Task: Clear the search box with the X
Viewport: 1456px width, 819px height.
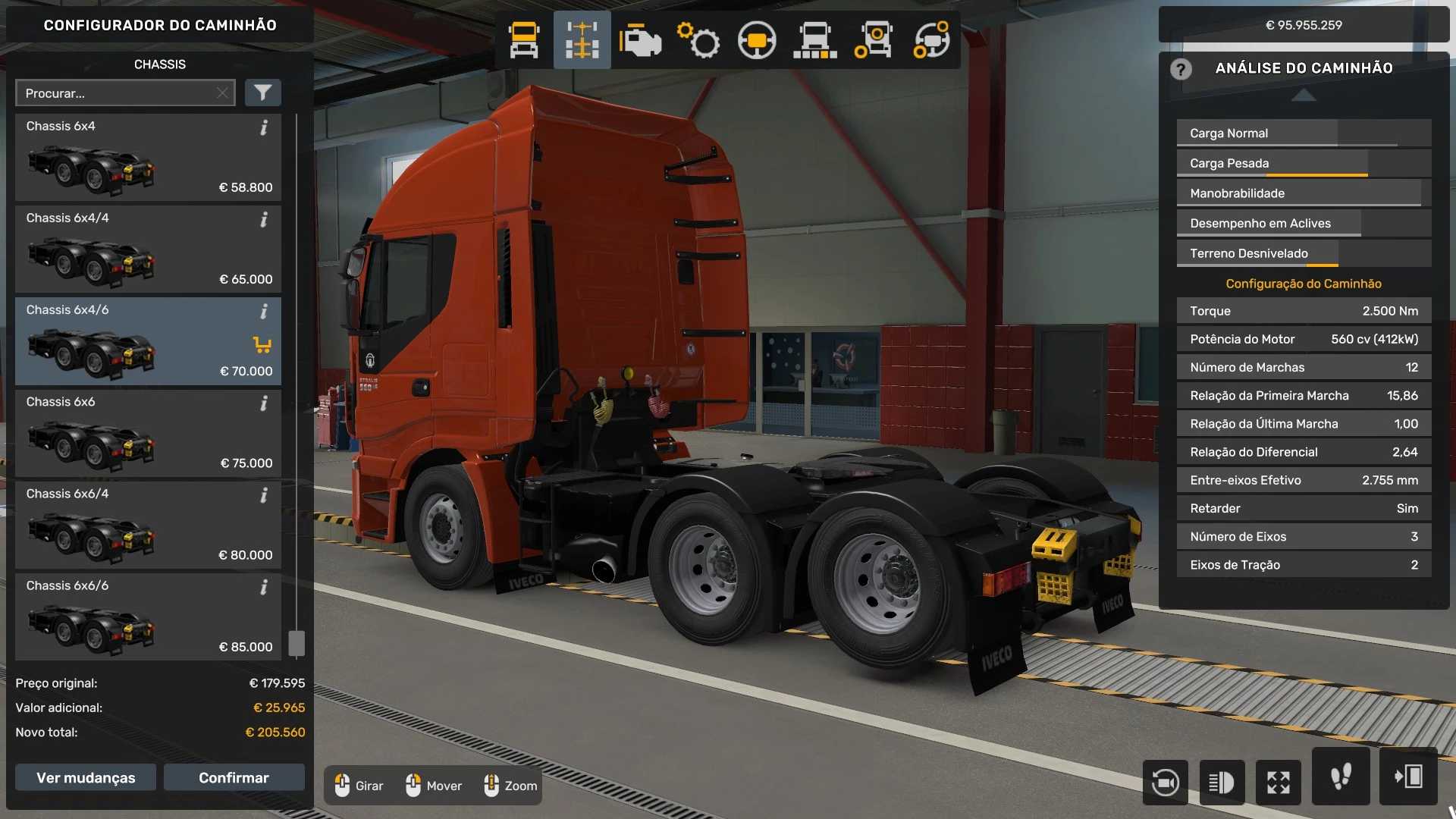Action: tap(222, 93)
